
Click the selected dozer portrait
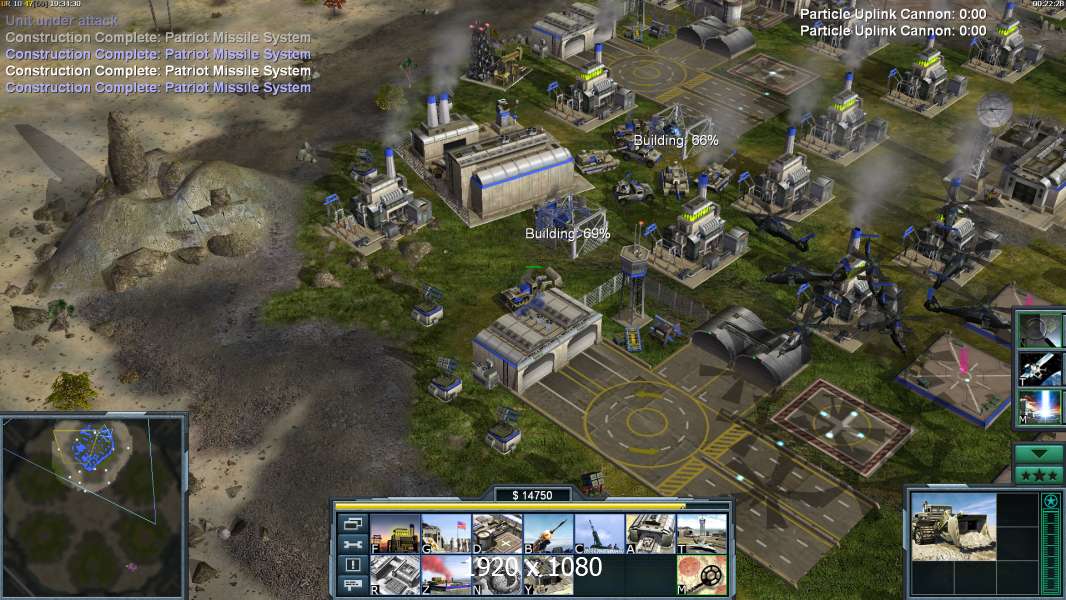(953, 526)
